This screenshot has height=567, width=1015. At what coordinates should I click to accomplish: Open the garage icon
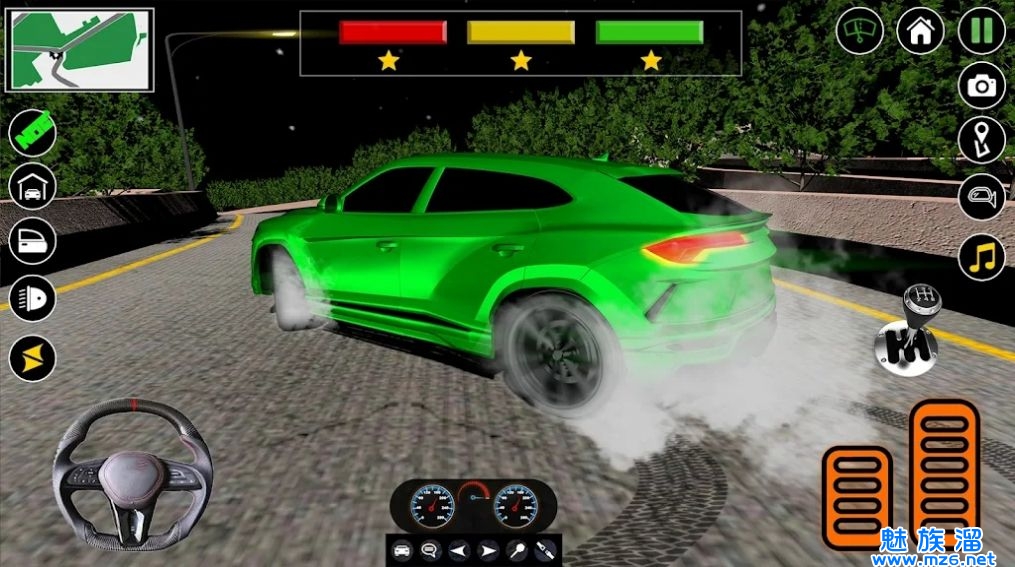click(x=33, y=186)
